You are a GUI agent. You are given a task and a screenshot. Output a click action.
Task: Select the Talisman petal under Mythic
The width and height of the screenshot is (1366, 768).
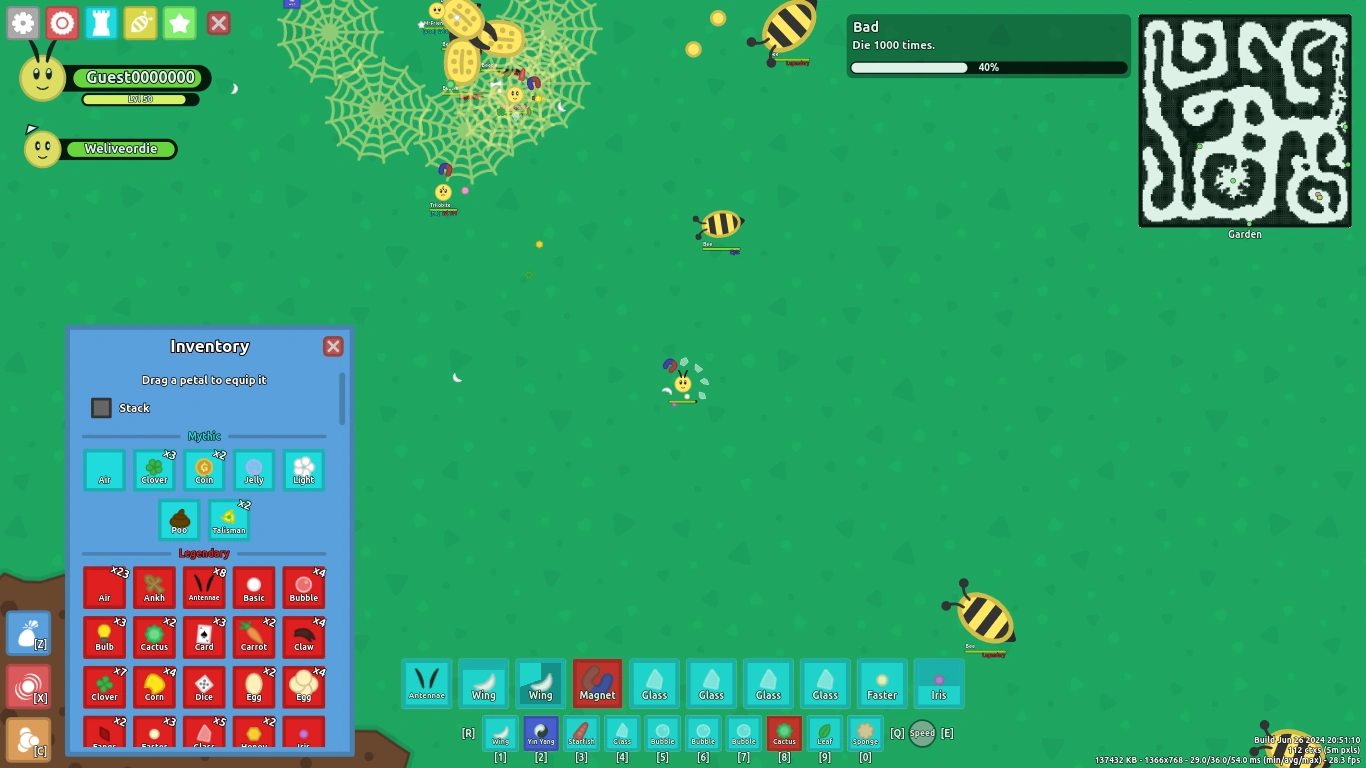click(228, 518)
